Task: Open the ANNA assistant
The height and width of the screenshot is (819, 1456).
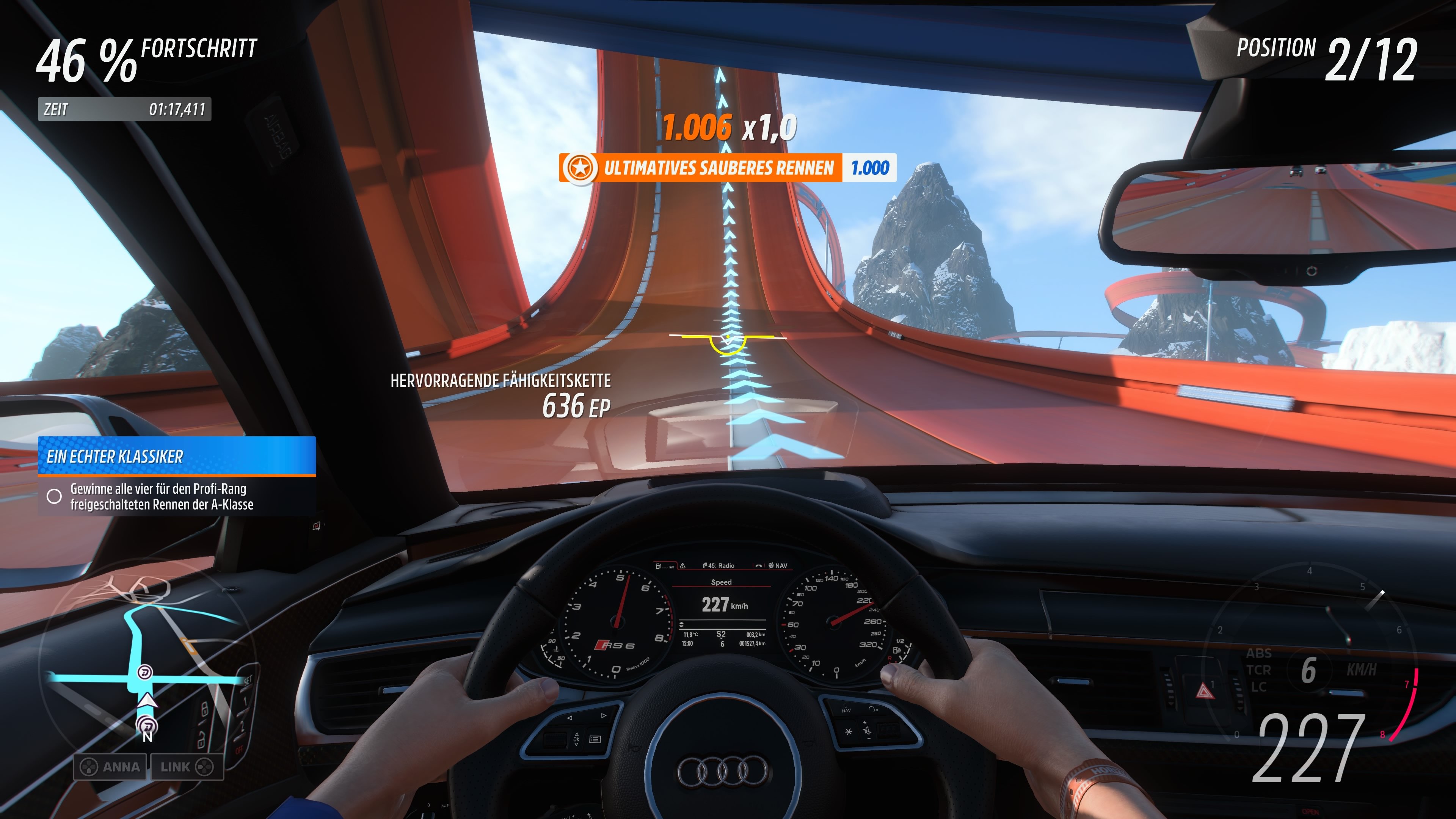Action: pyautogui.click(x=119, y=767)
